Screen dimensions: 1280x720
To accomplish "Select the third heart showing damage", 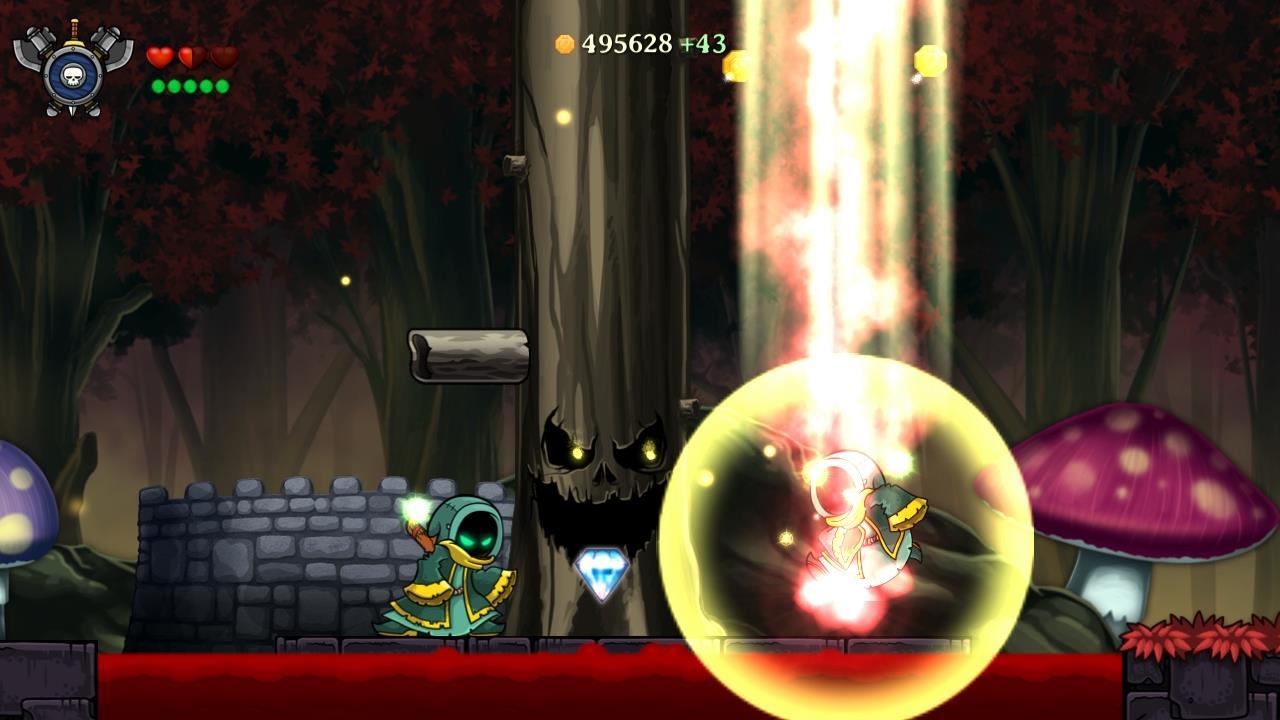I will click(222, 58).
